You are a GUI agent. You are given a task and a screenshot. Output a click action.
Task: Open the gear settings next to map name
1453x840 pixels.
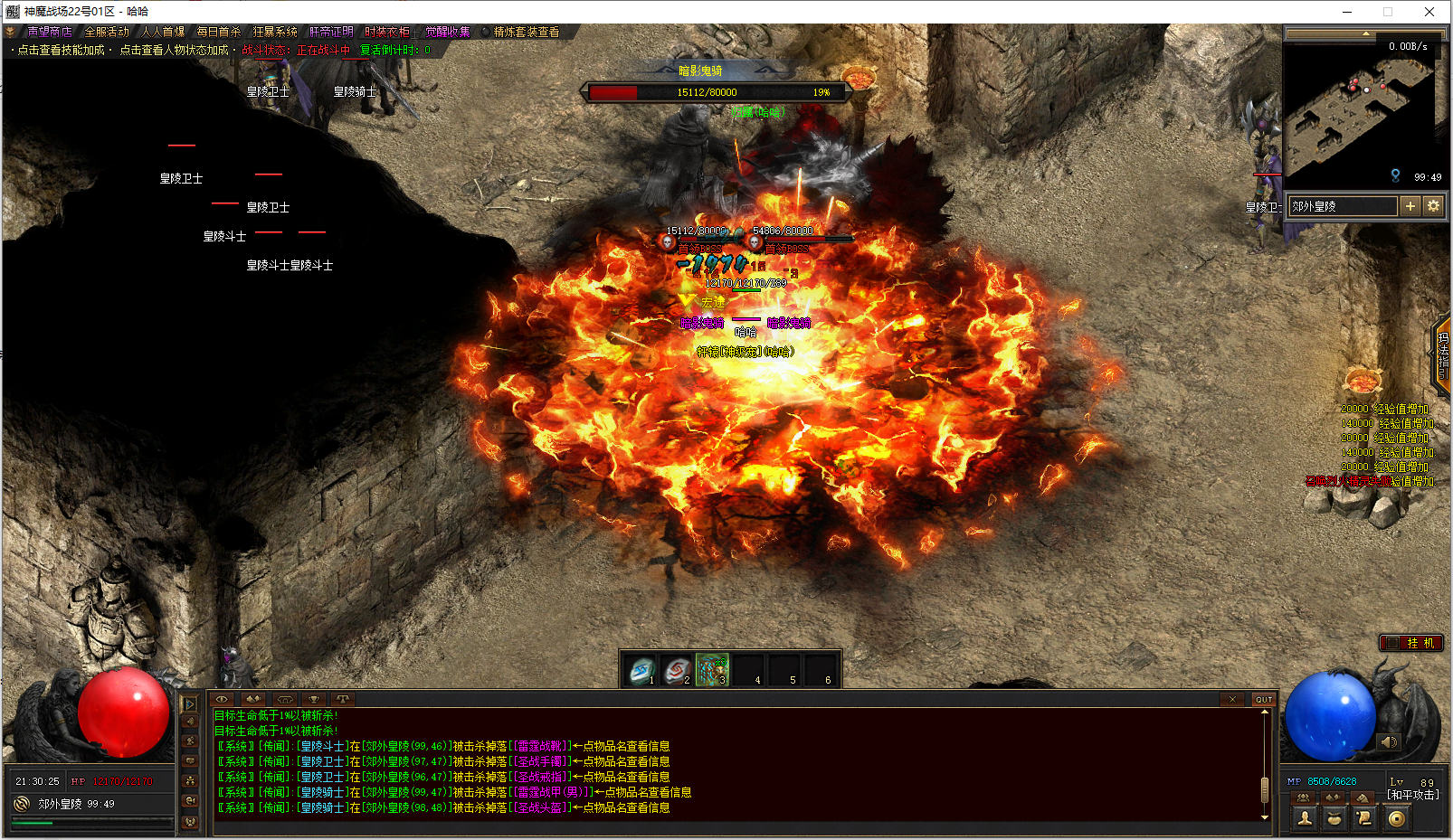(1433, 206)
